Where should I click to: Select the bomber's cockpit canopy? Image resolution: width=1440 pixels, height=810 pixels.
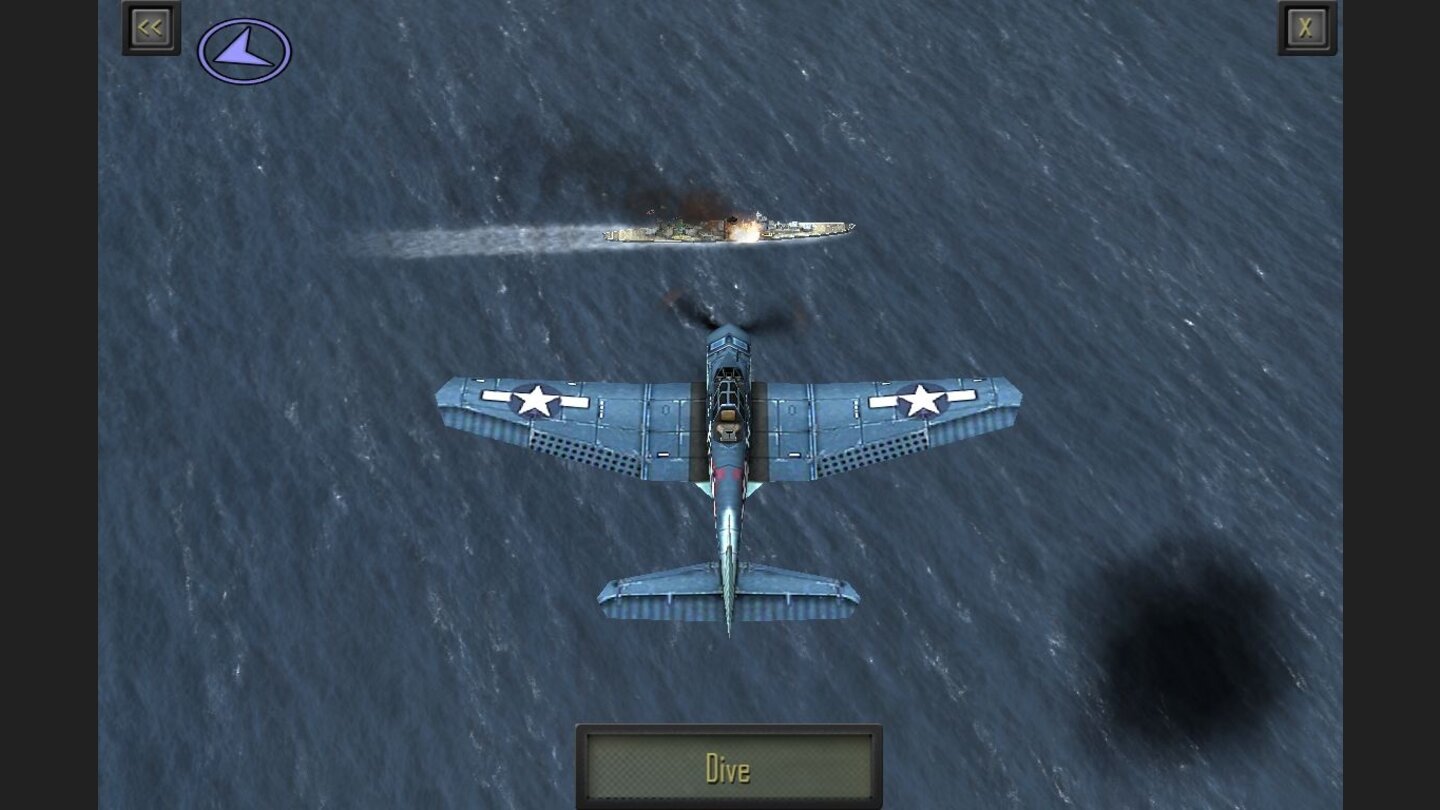(727, 390)
